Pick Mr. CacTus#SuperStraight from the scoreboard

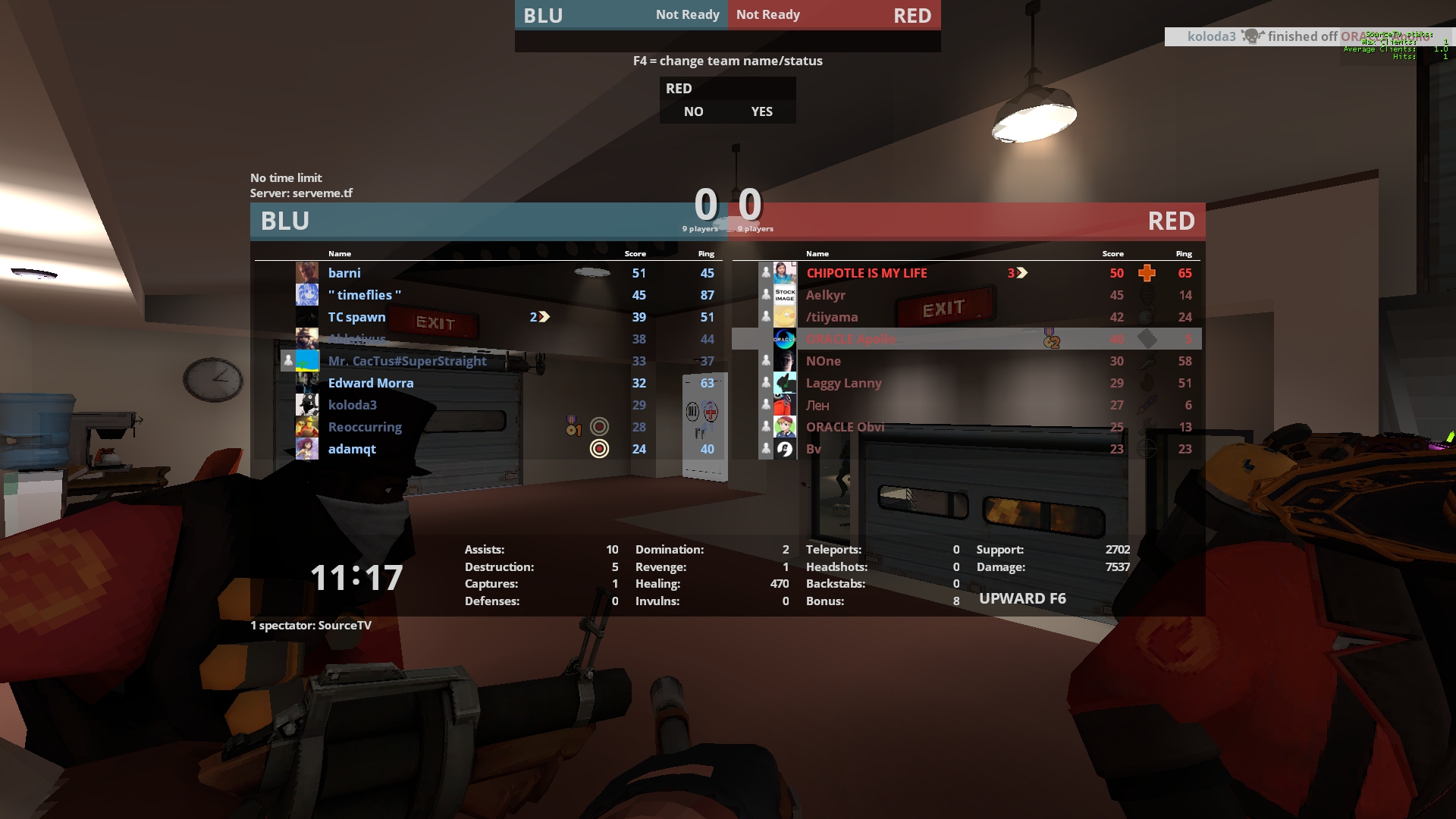pos(407,361)
